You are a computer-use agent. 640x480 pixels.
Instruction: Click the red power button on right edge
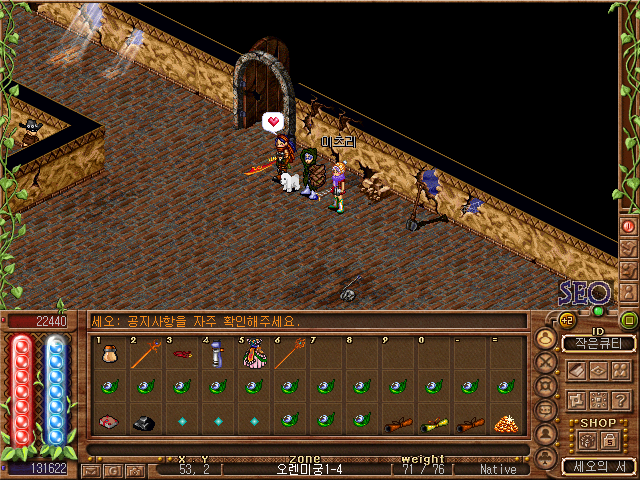[629, 226]
